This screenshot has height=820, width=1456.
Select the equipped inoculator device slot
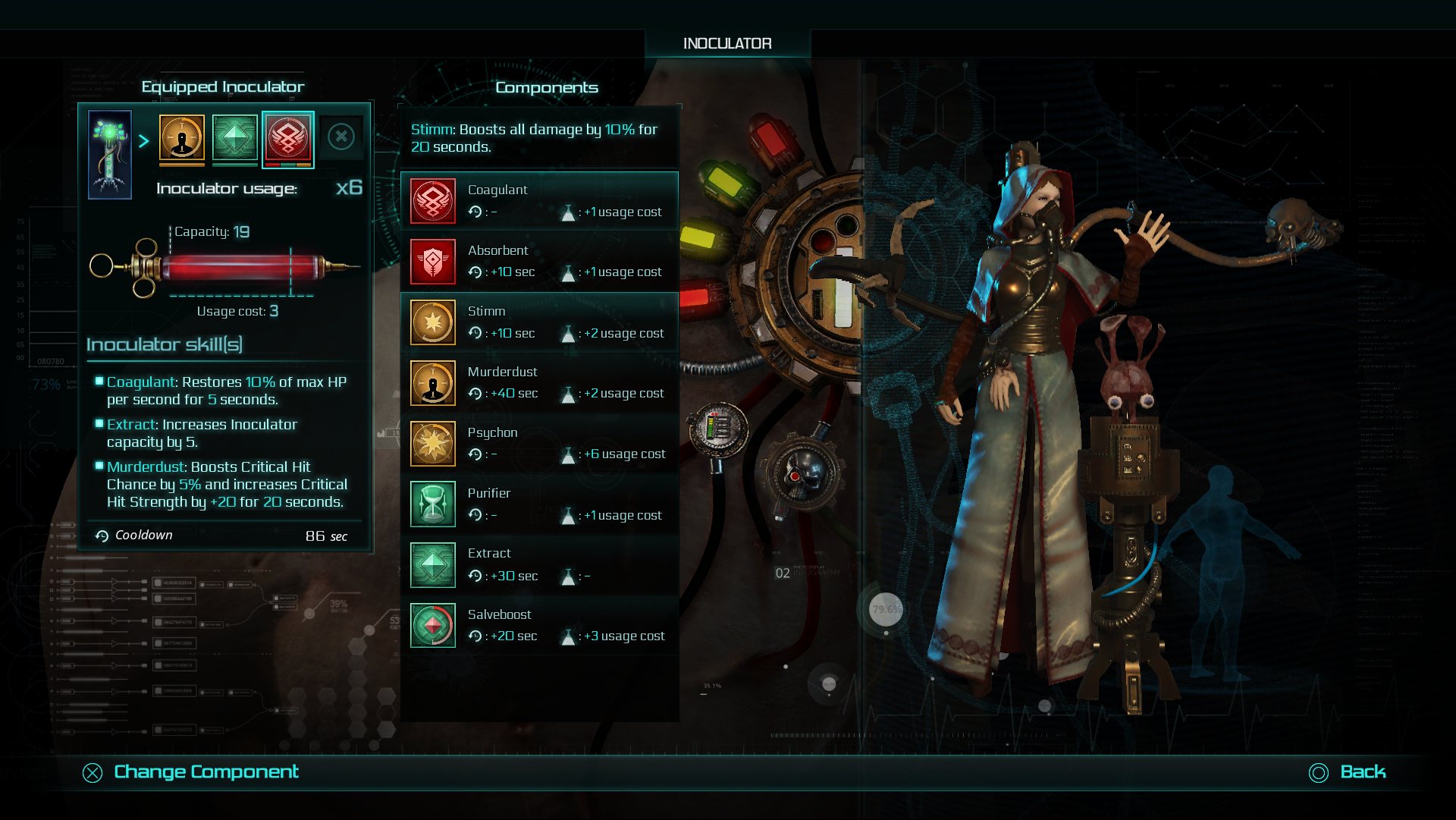(x=110, y=155)
